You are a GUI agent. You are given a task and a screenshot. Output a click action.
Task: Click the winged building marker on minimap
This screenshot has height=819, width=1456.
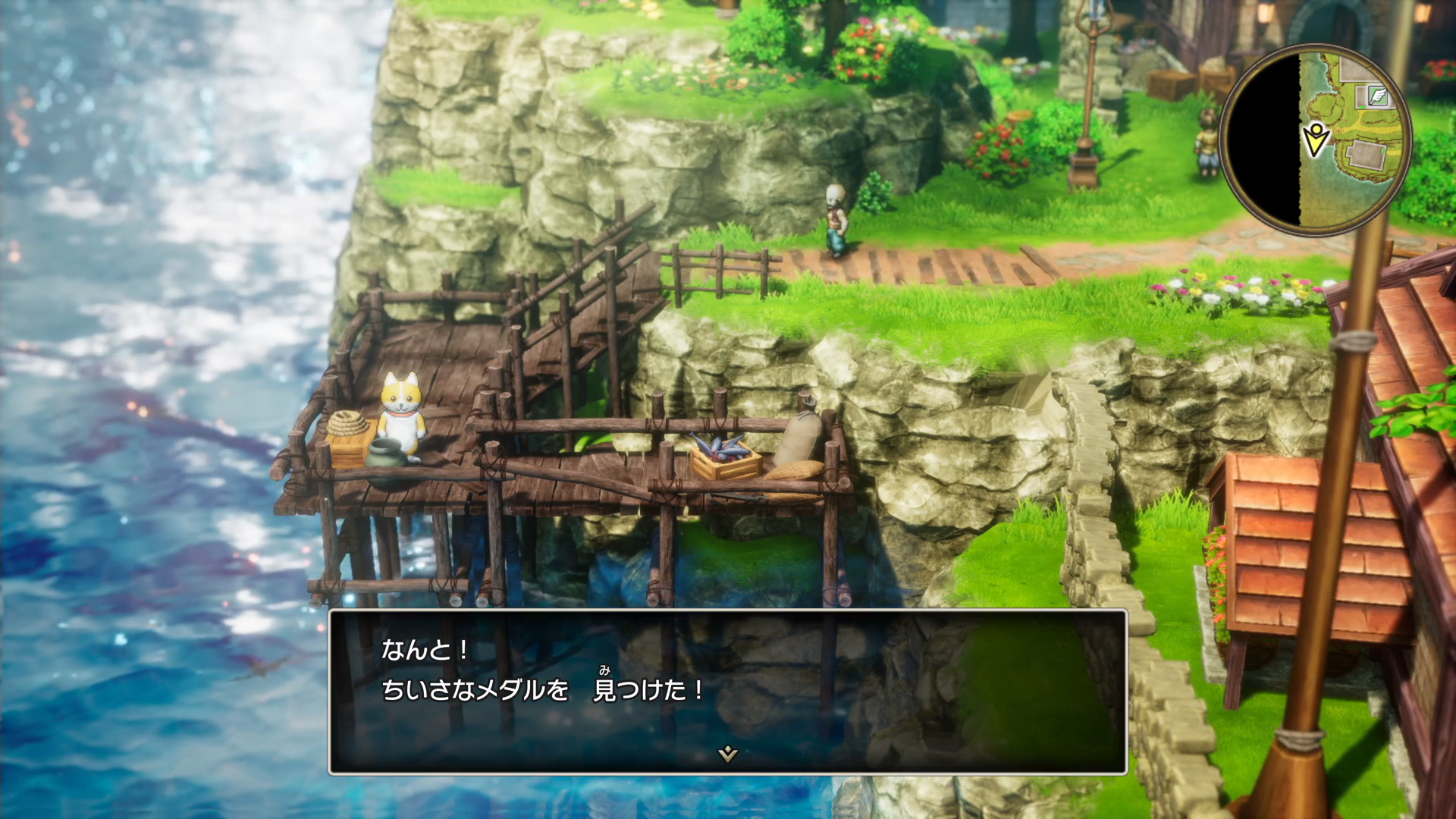[1378, 96]
